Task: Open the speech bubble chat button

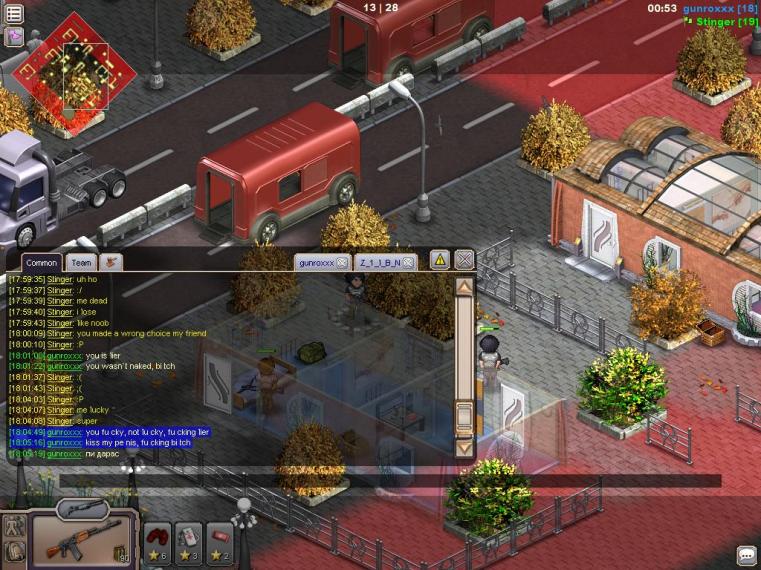Action: 746,555
